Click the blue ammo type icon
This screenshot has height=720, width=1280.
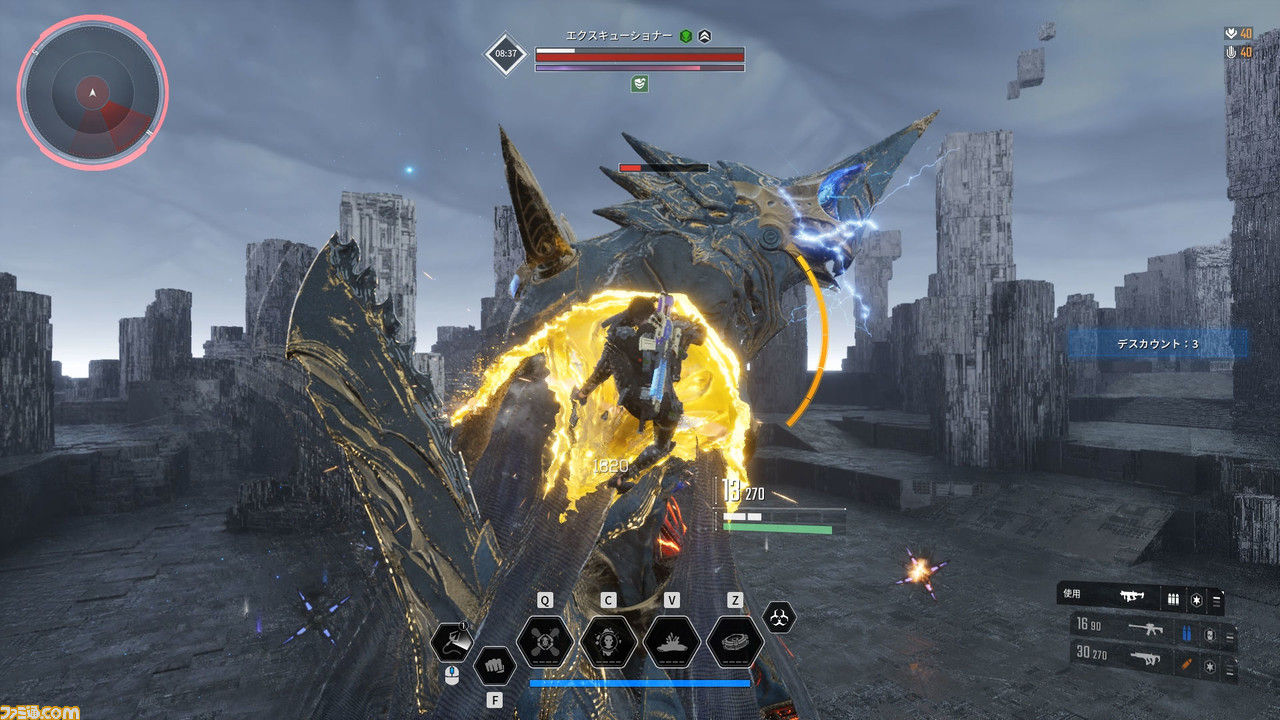coord(1186,632)
